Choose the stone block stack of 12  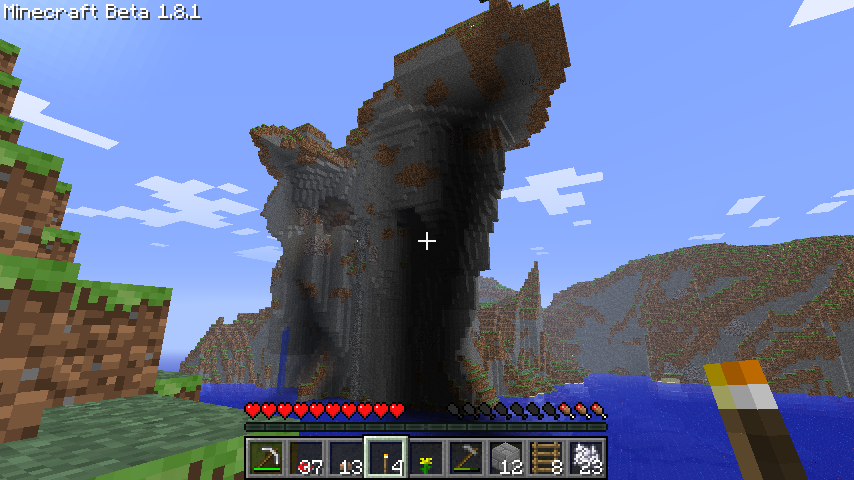[506, 459]
